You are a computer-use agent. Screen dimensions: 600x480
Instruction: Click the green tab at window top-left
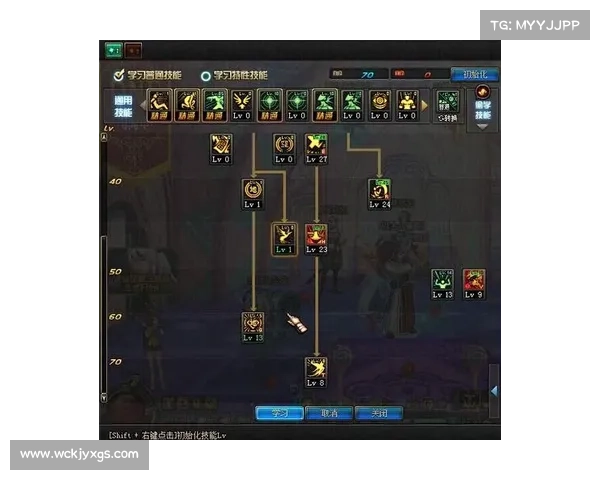point(113,49)
